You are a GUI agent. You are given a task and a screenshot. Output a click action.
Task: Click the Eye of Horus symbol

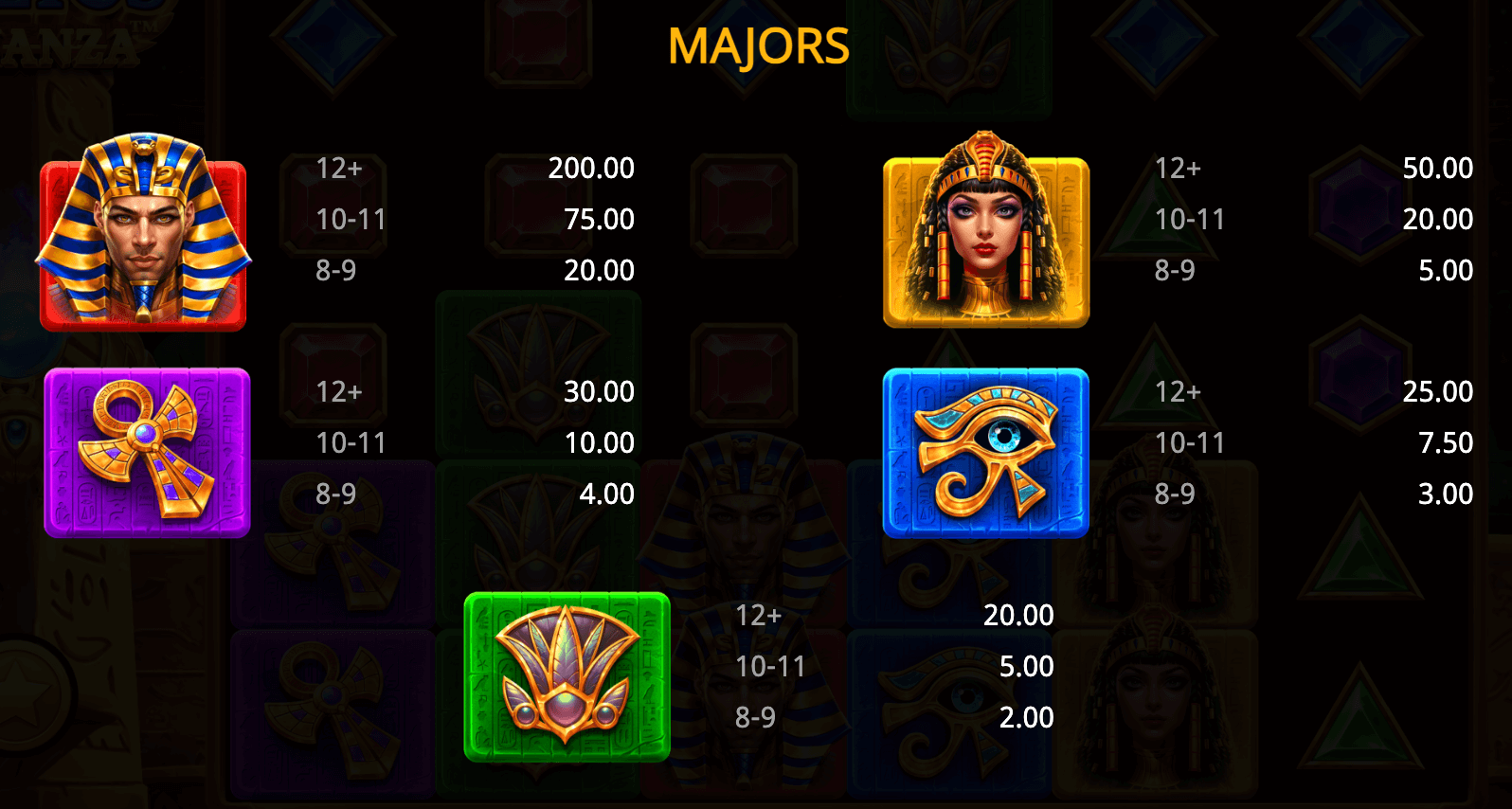[x=985, y=455]
